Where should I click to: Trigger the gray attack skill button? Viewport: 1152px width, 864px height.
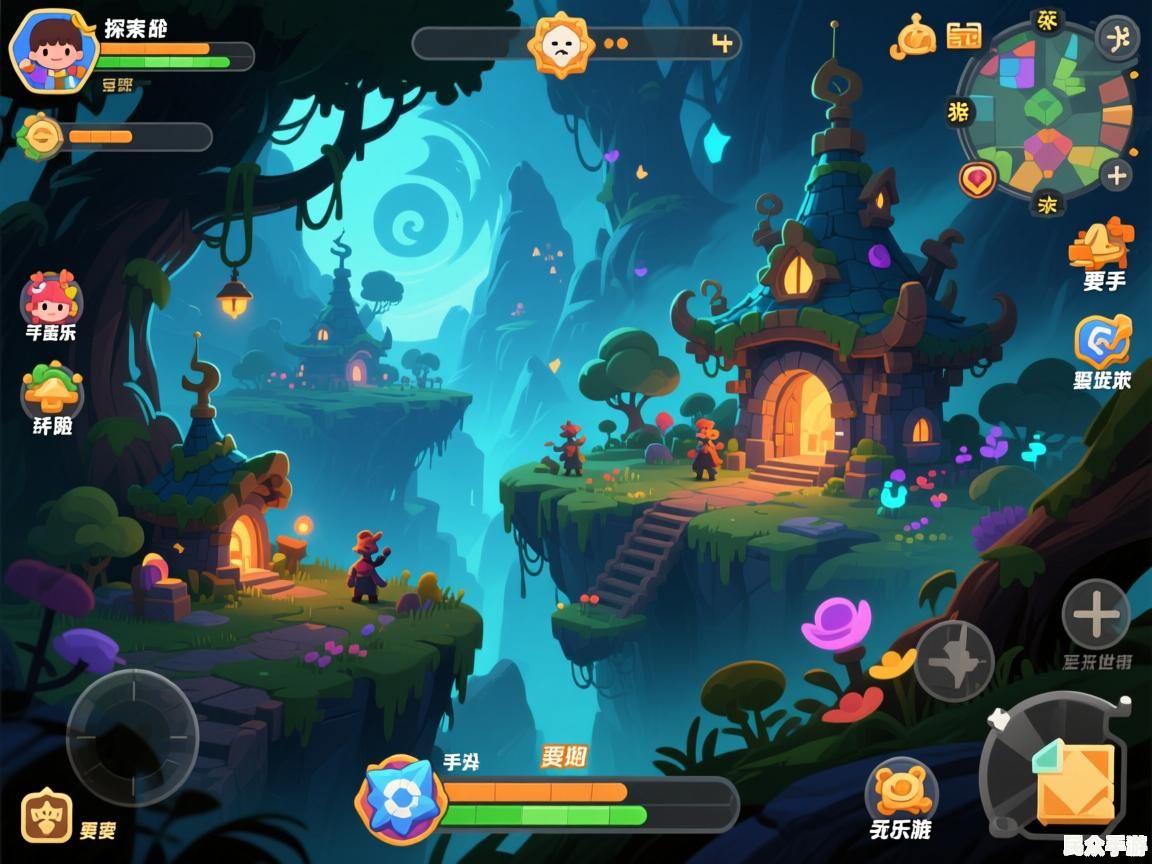pyautogui.click(x=954, y=660)
